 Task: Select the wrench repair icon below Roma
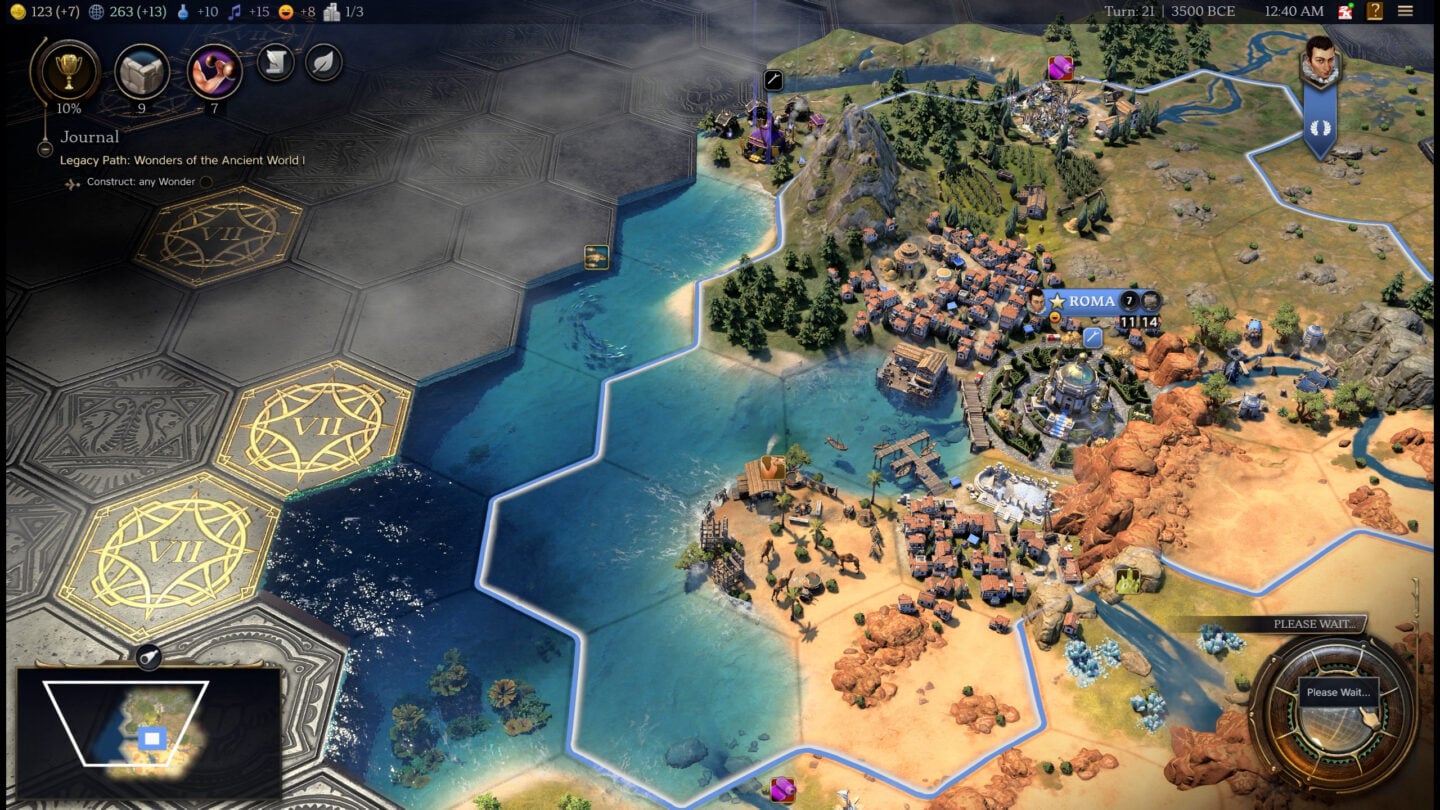(1090, 339)
